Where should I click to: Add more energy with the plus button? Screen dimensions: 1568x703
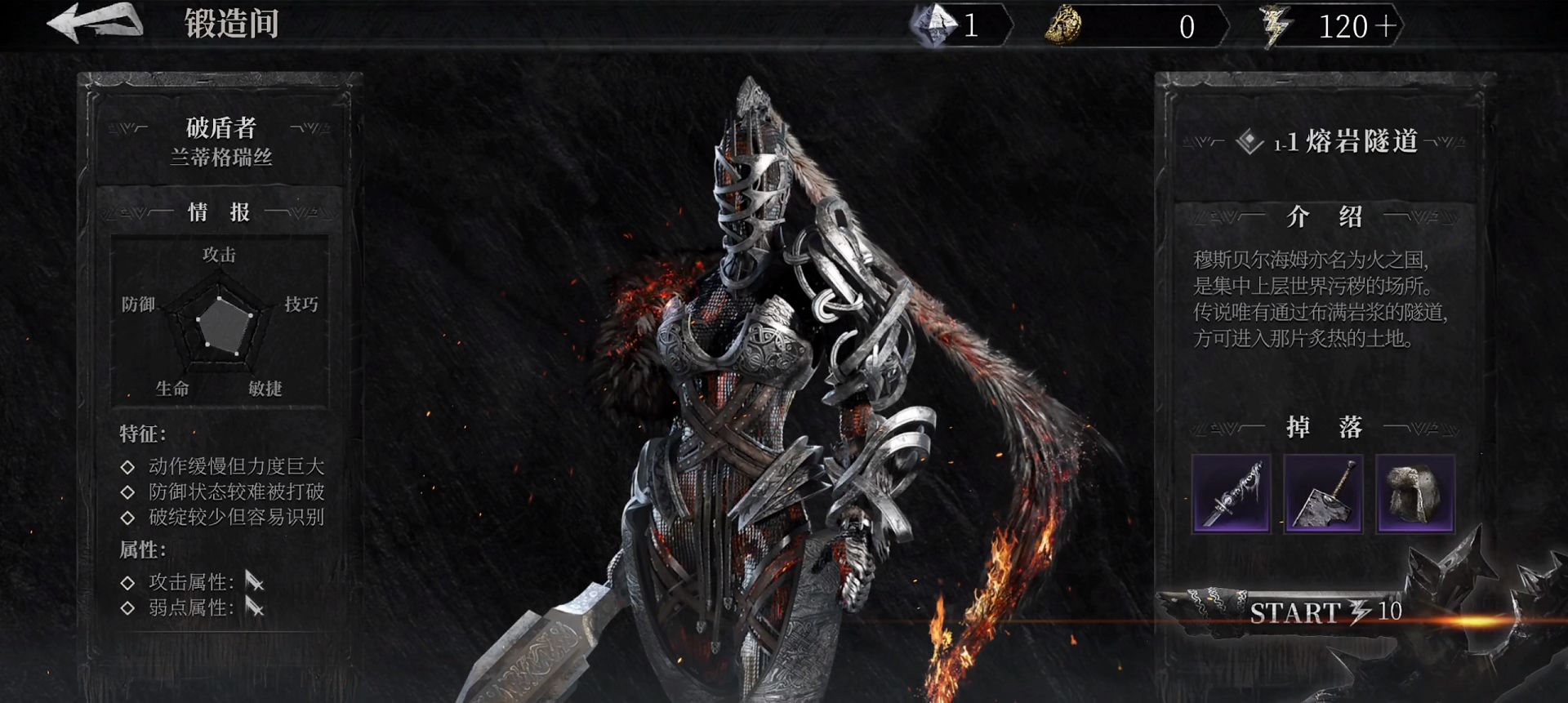point(1385,26)
